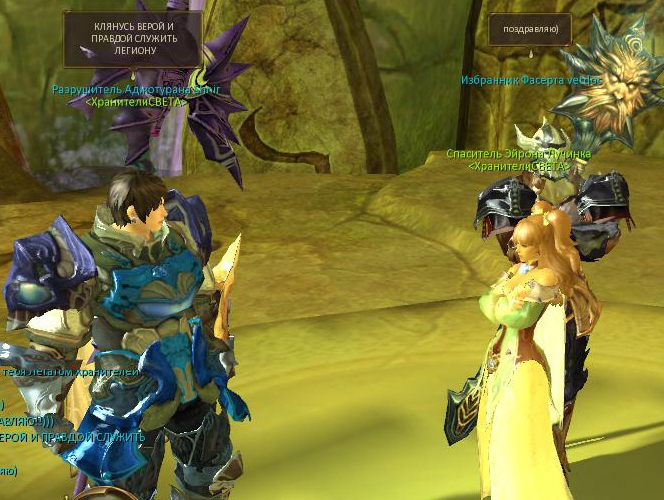Click the chat log text lines
Image resolution: width=664 pixels, height=500 pixels.
click(70, 420)
